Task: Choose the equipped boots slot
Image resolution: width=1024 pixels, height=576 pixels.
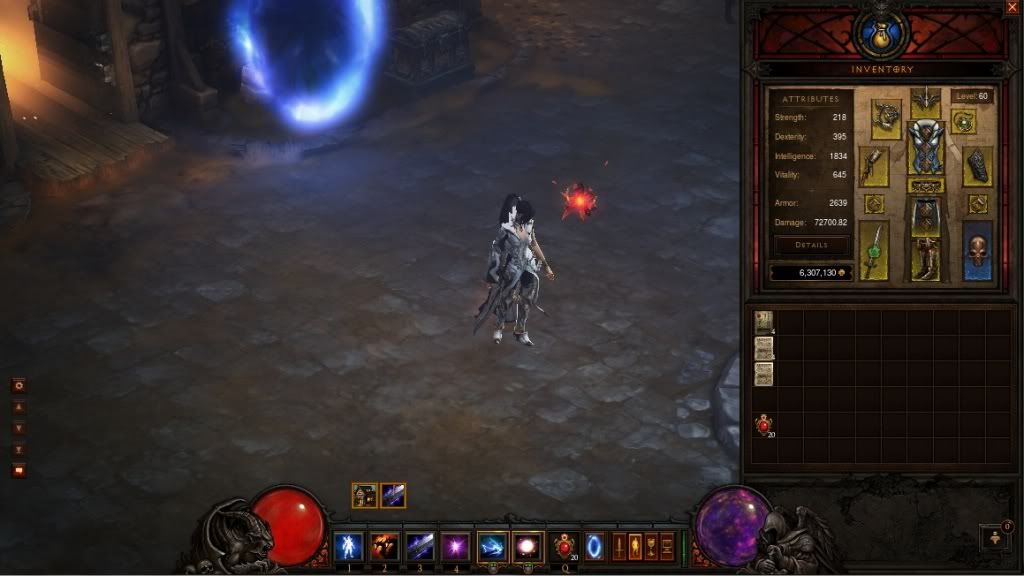Action: [925, 259]
